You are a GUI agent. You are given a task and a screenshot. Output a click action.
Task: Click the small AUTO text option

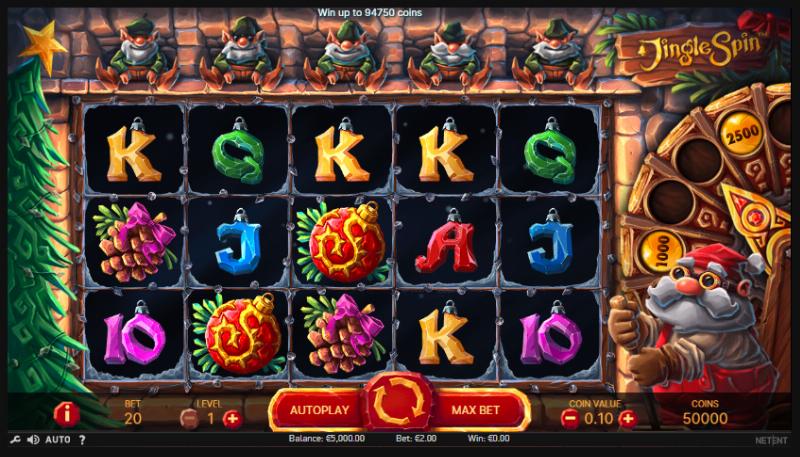tap(58, 440)
